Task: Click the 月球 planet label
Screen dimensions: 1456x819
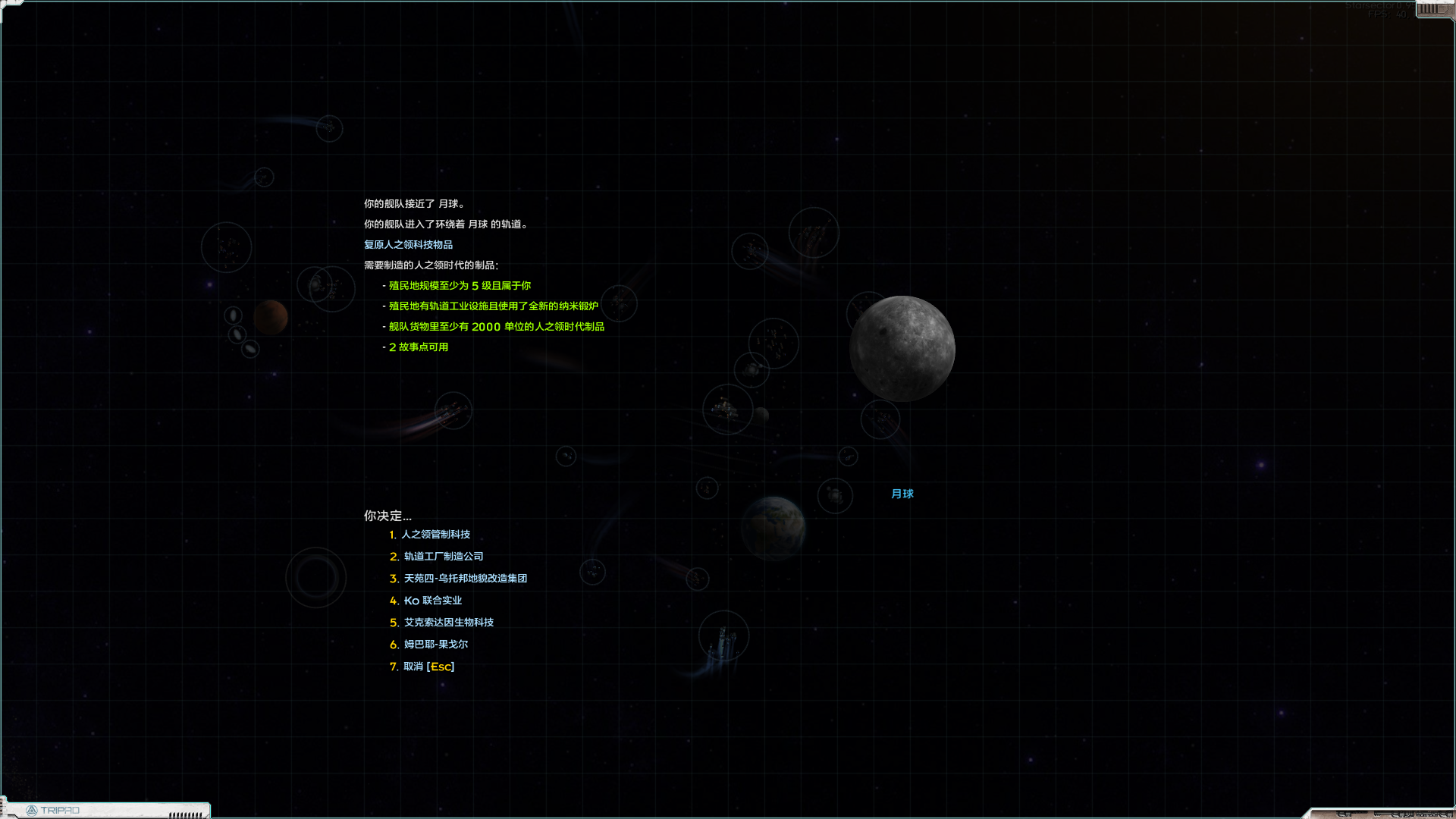Action: click(x=902, y=494)
